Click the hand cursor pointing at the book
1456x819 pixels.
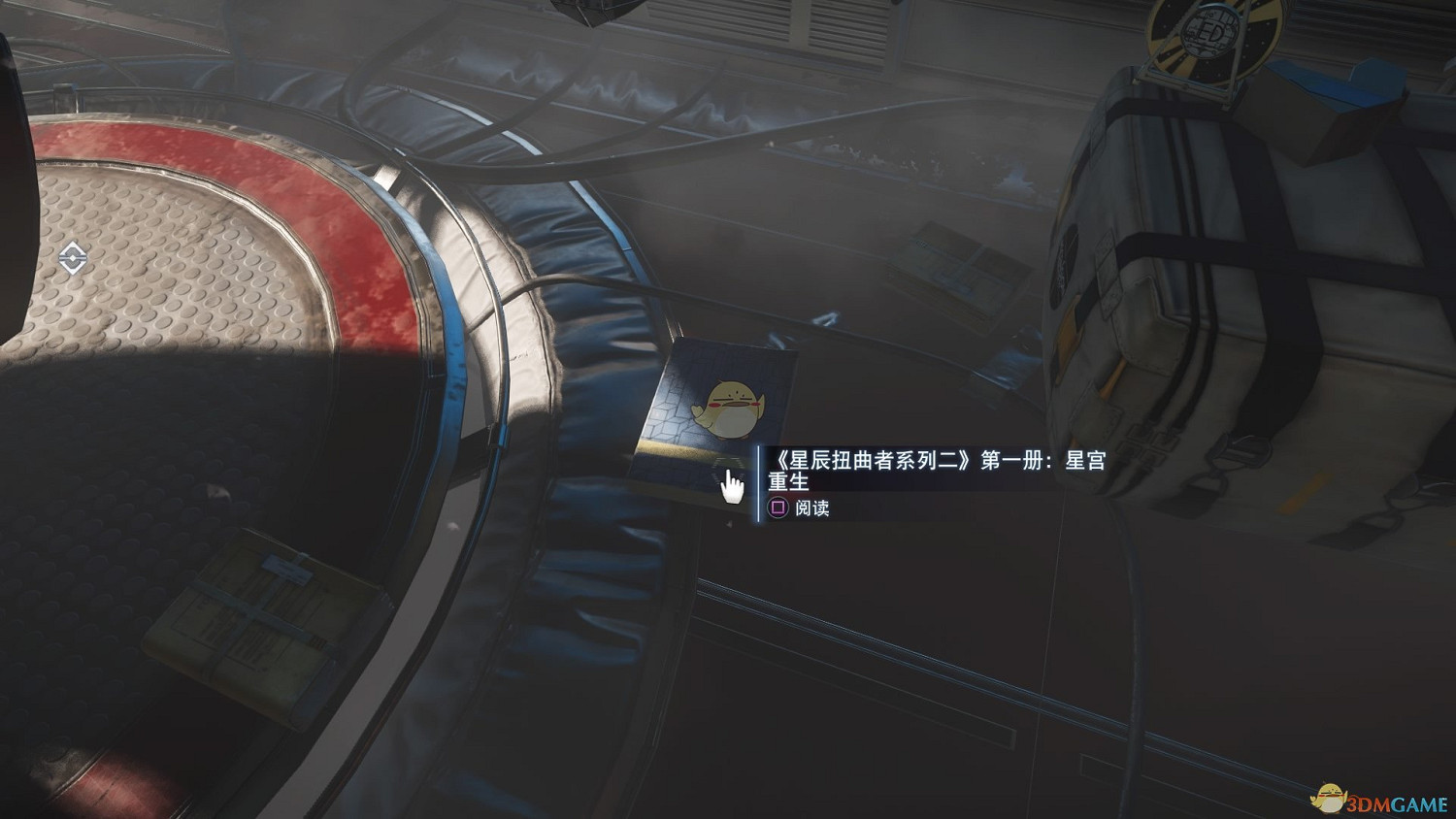point(731,485)
